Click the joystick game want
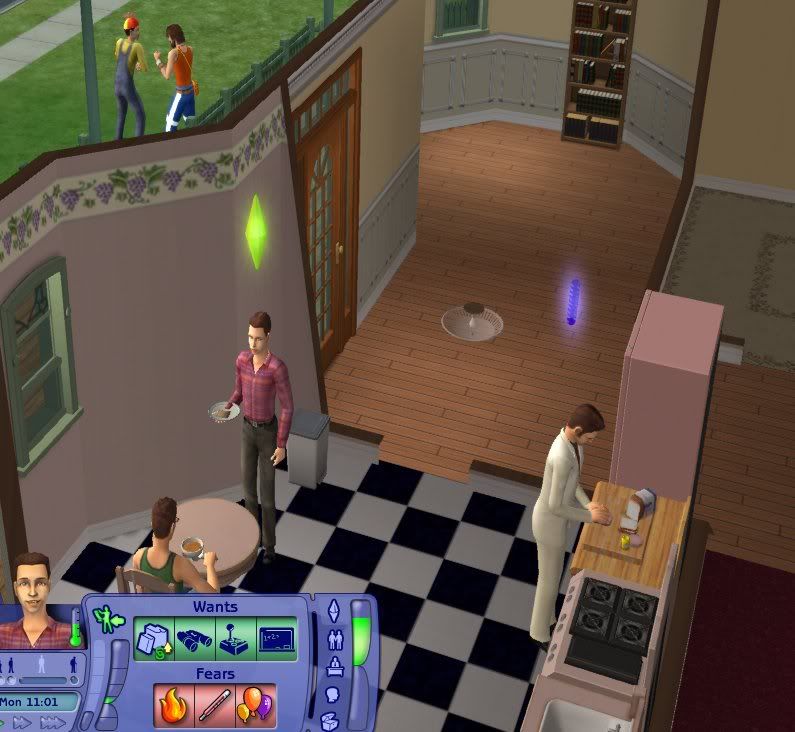This screenshot has width=795, height=732. pos(234,640)
